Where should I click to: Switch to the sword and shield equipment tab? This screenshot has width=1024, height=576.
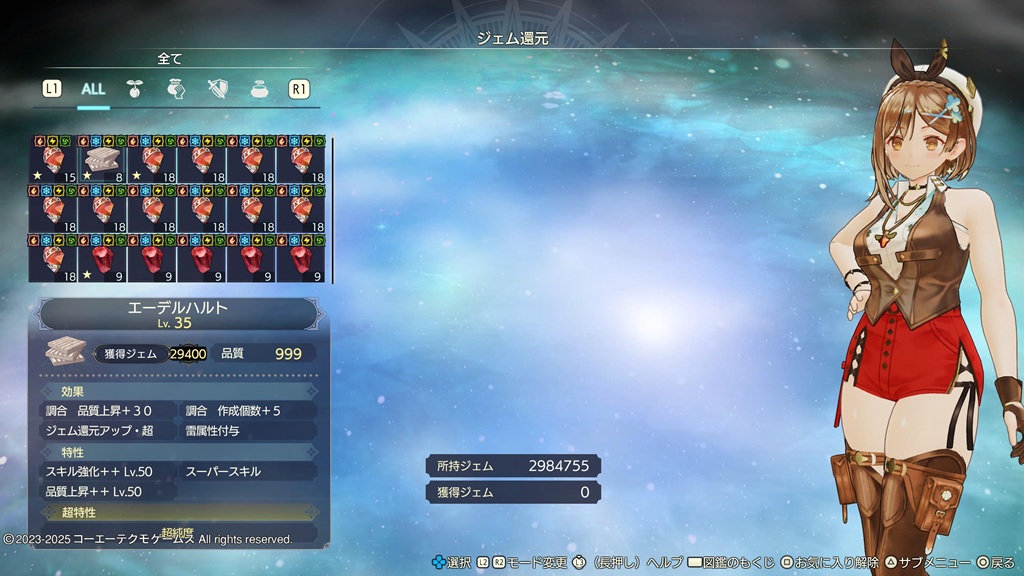pos(217,89)
